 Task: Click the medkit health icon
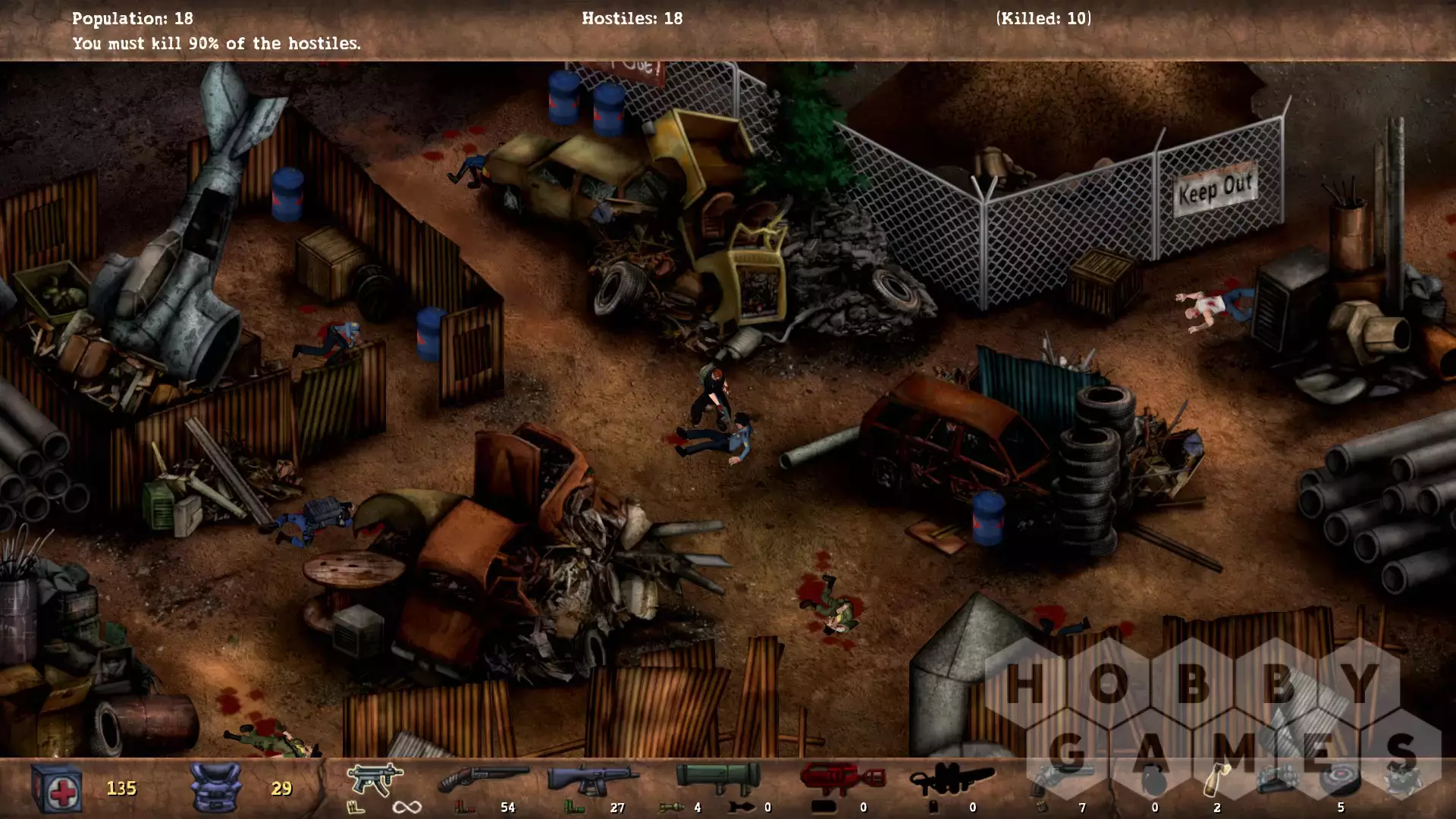[x=58, y=789]
